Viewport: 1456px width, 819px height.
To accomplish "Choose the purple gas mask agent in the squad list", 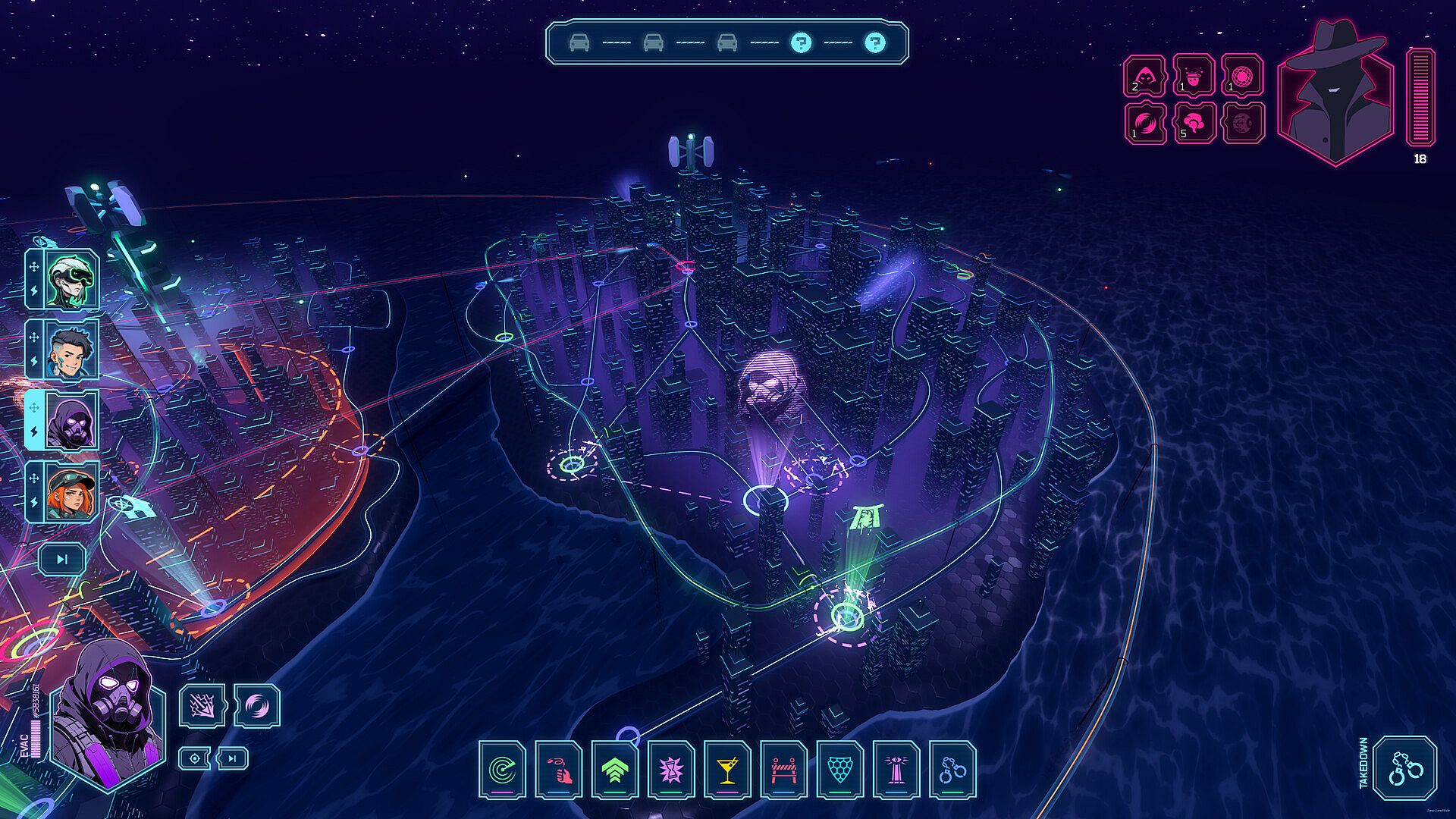I will coord(71,420).
